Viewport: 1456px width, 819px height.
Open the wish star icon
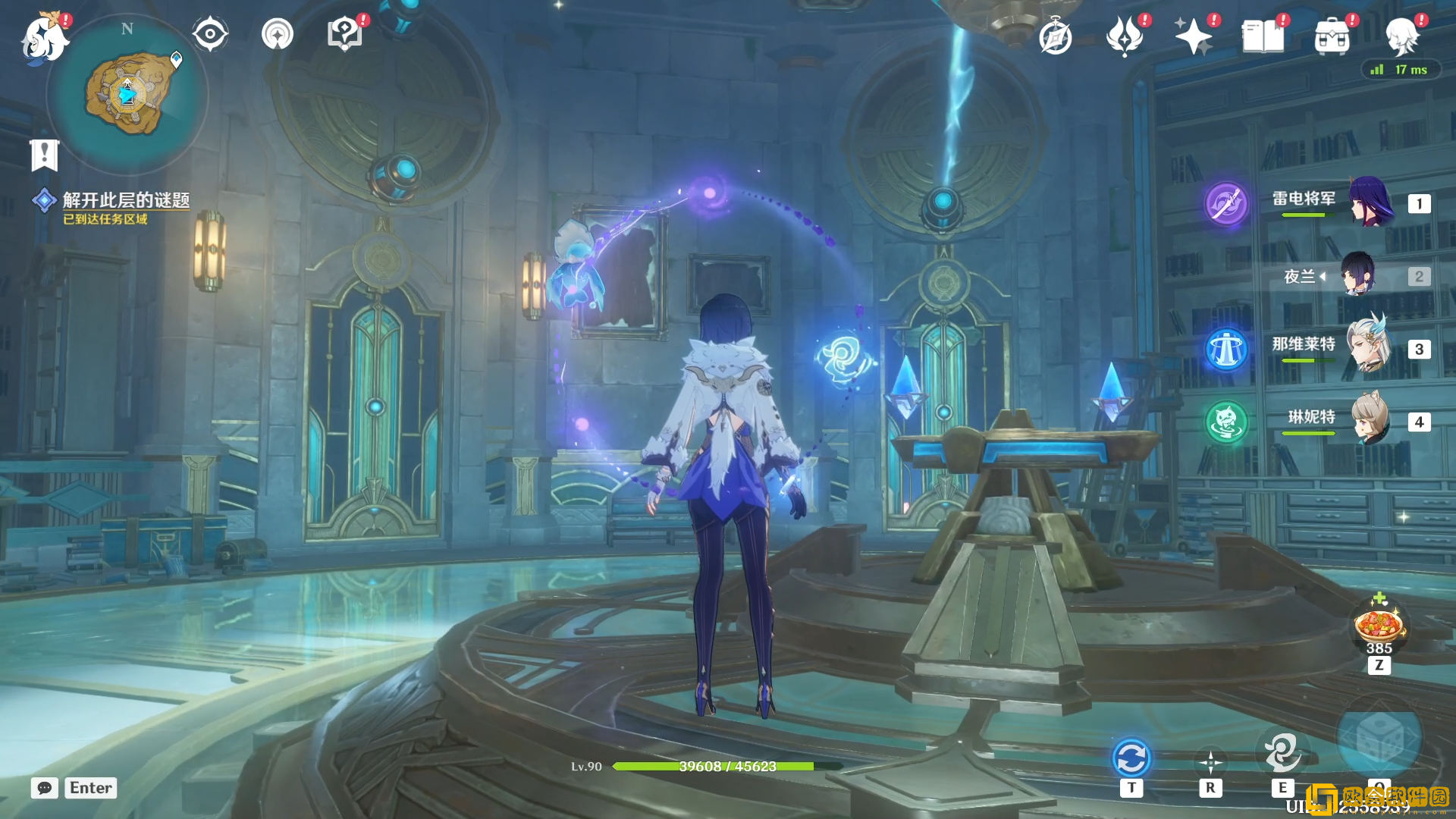[1193, 36]
